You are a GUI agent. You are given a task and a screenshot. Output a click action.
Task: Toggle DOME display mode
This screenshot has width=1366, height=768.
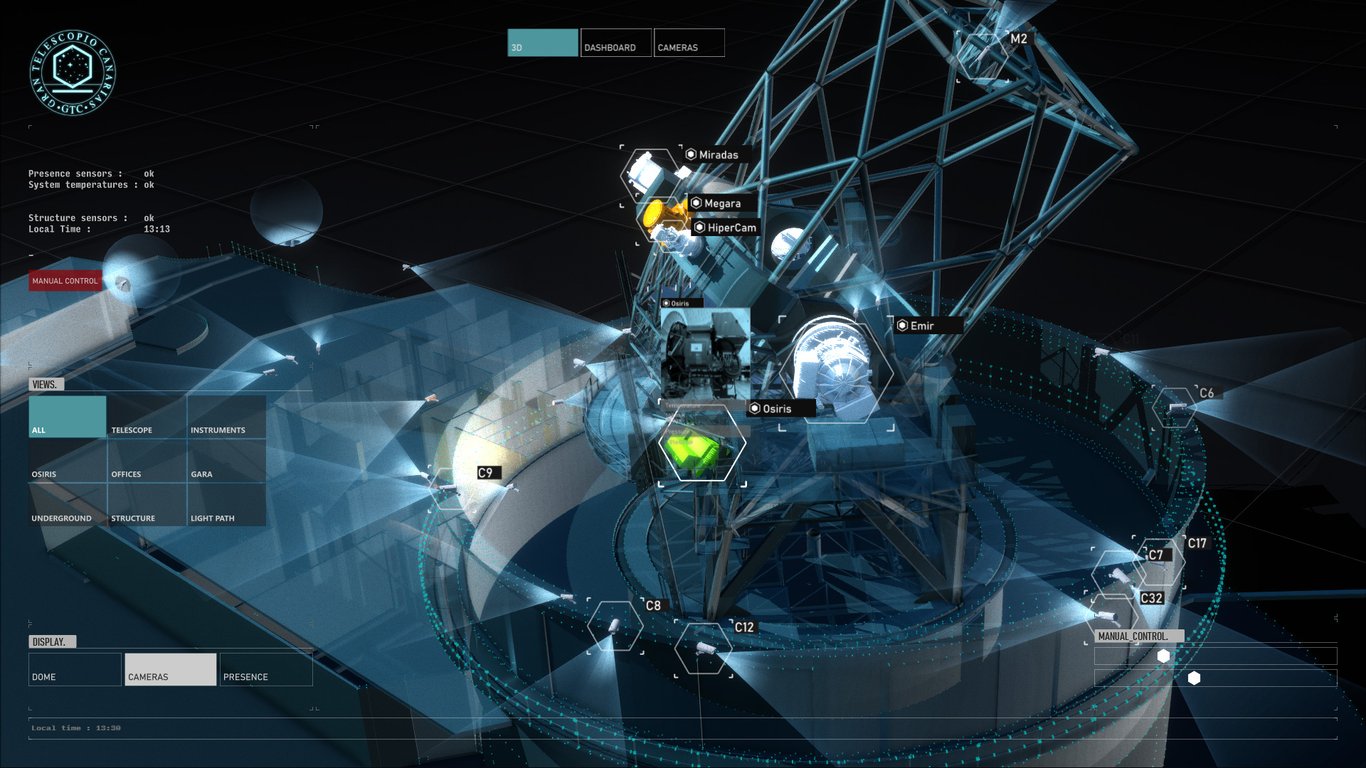tap(74, 670)
